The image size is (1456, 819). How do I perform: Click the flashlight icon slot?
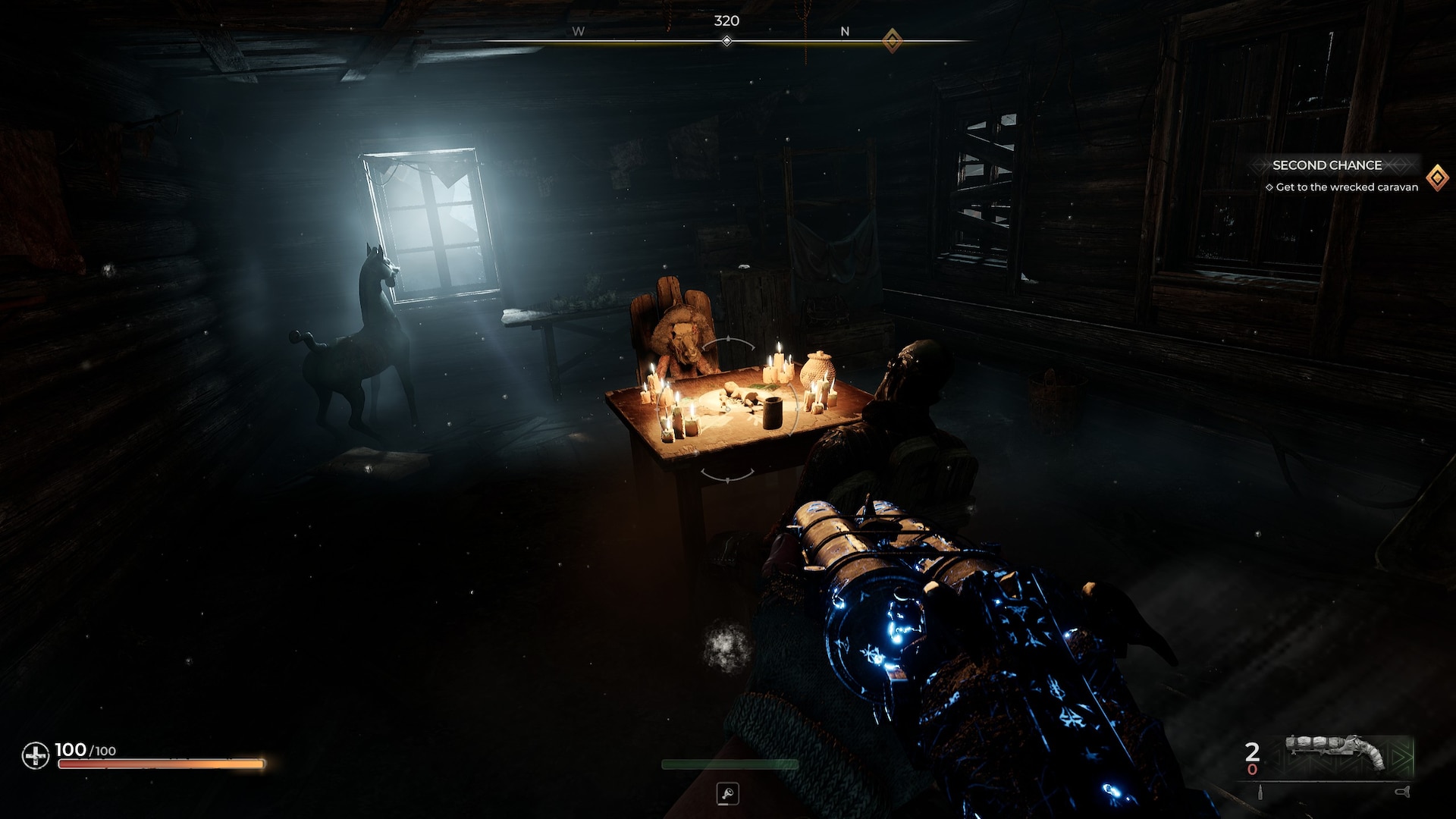(x=727, y=794)
